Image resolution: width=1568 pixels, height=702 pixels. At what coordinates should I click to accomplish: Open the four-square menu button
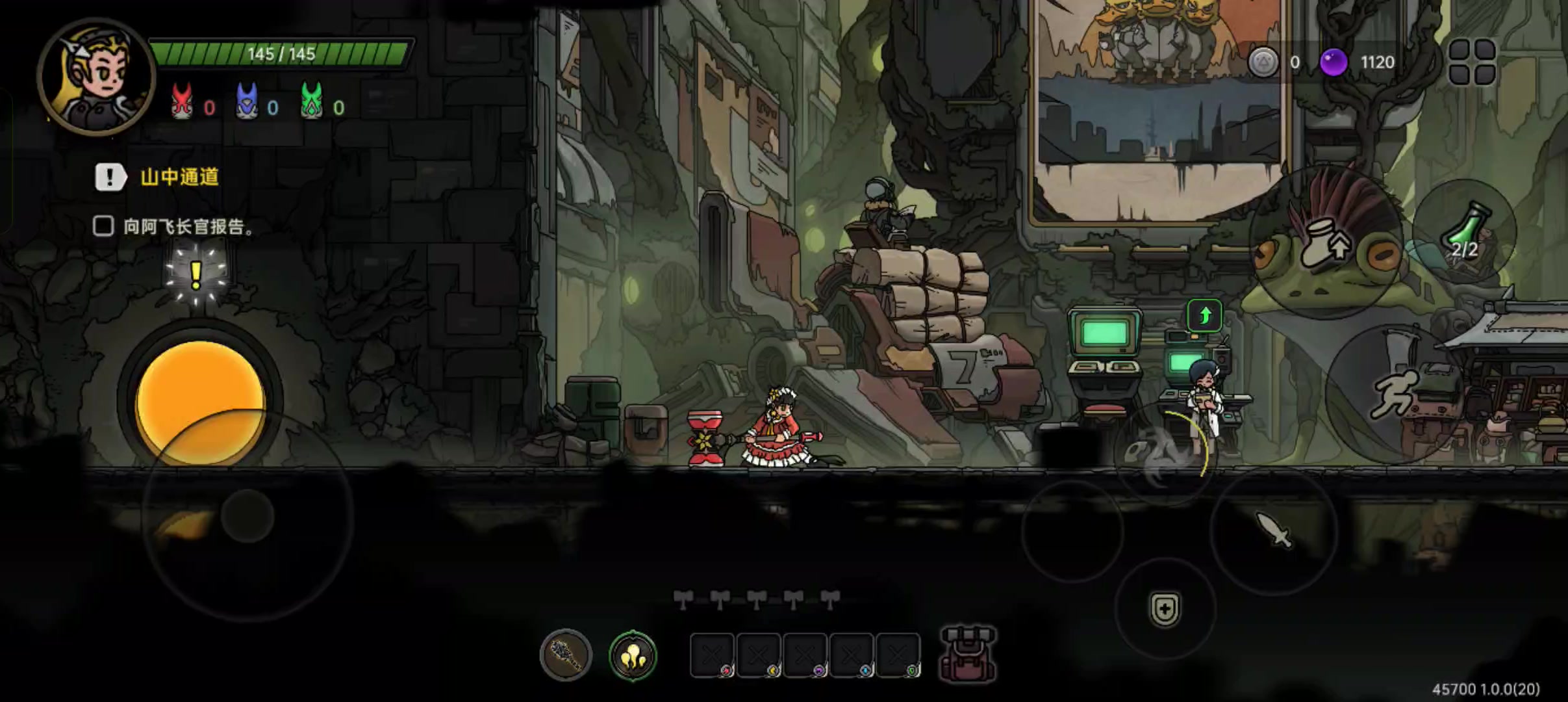(1472, 62)
